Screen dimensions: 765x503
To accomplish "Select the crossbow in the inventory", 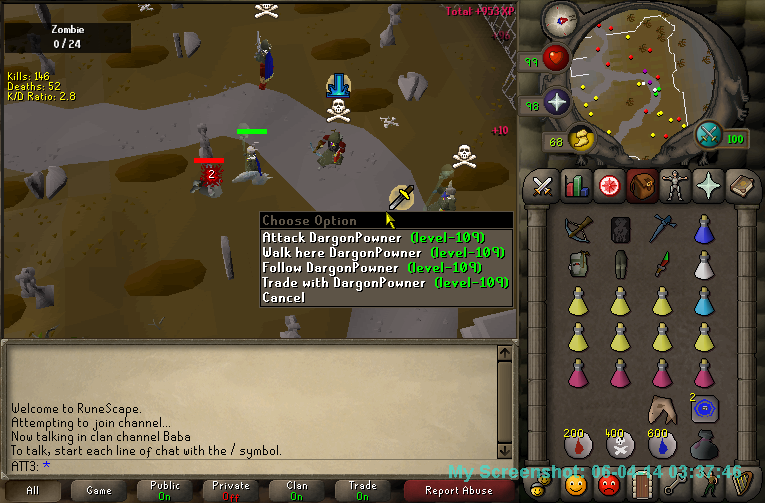I will click(x=577, y=230).
